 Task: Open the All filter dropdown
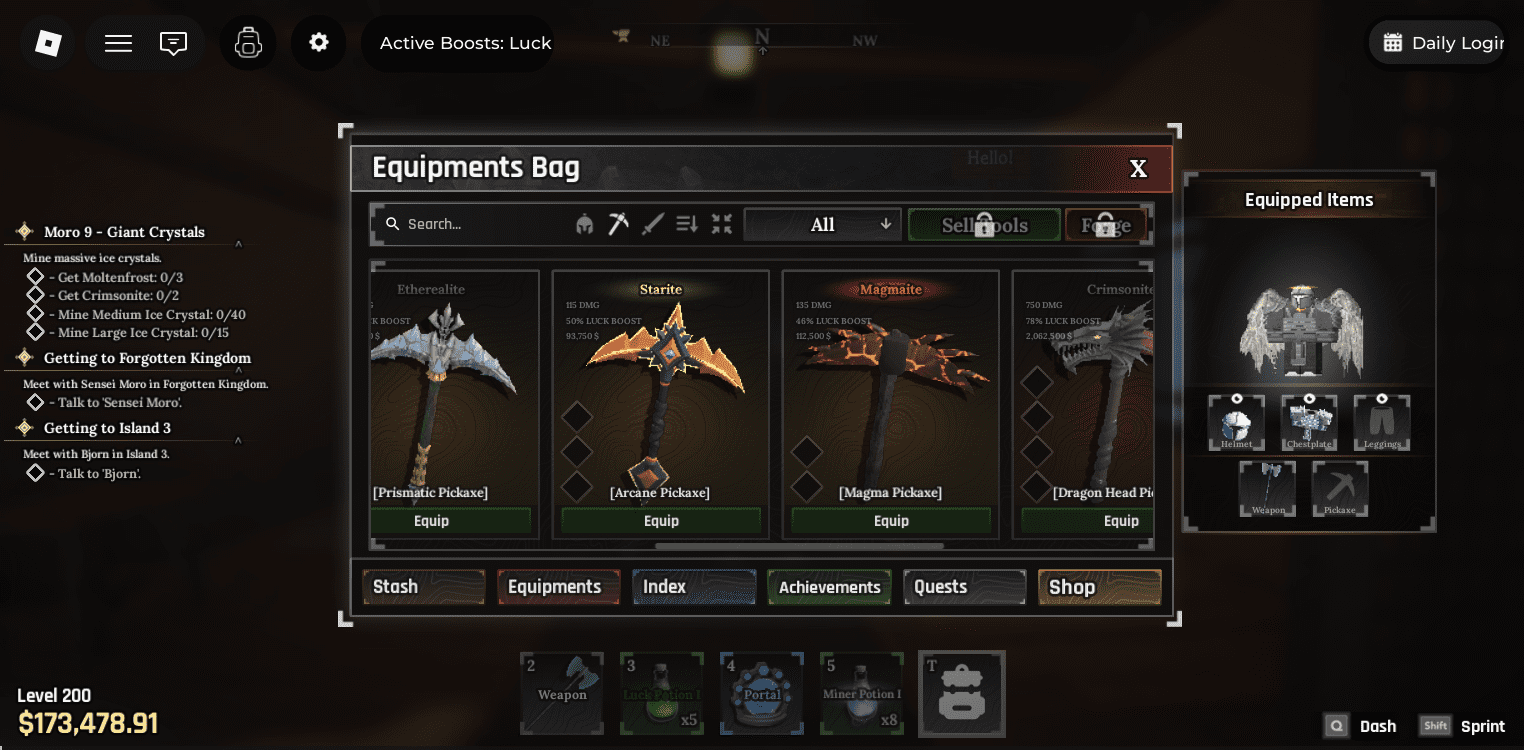coord(822,225)
